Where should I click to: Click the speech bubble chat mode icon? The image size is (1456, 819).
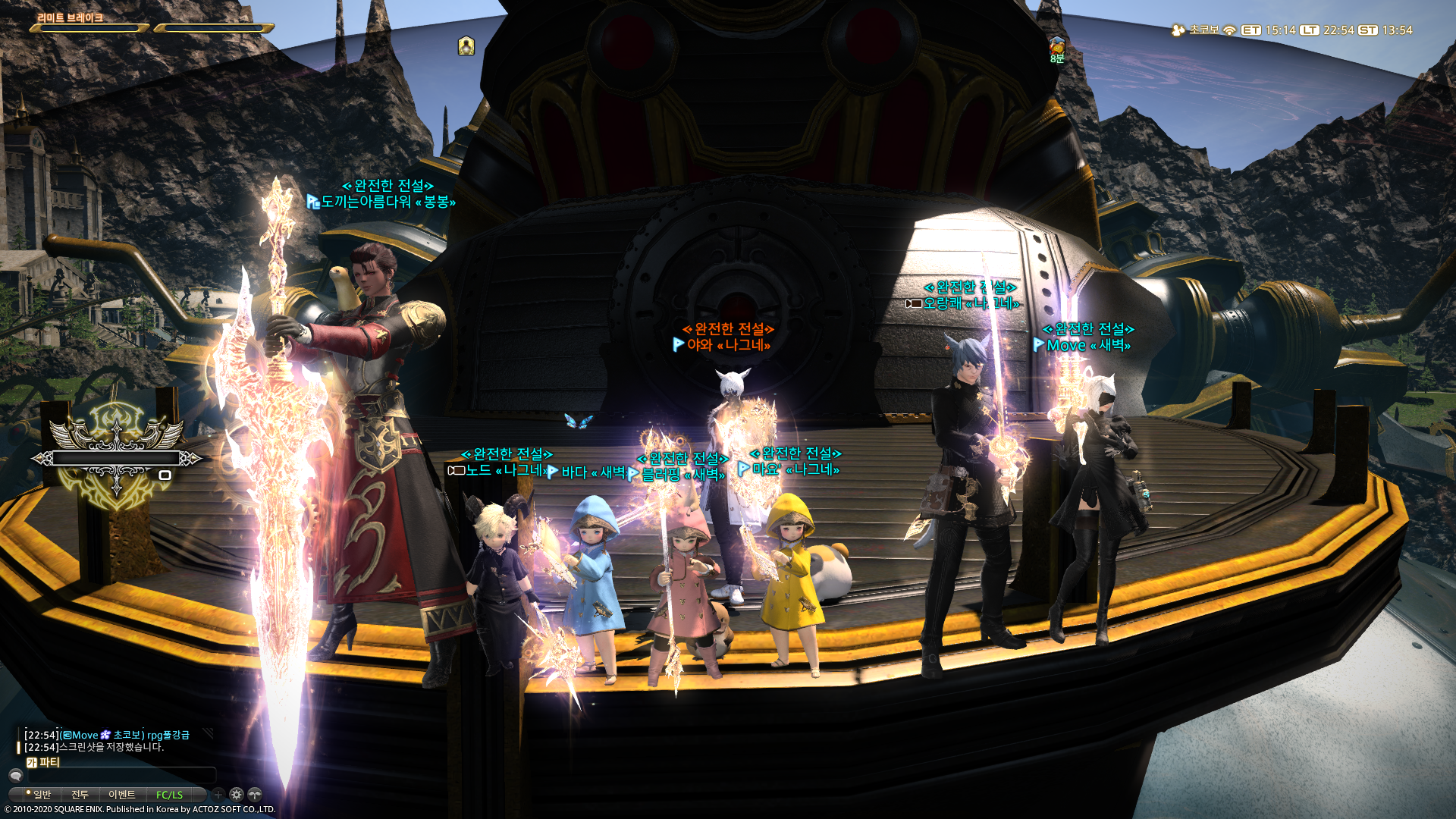click(16, 776)
